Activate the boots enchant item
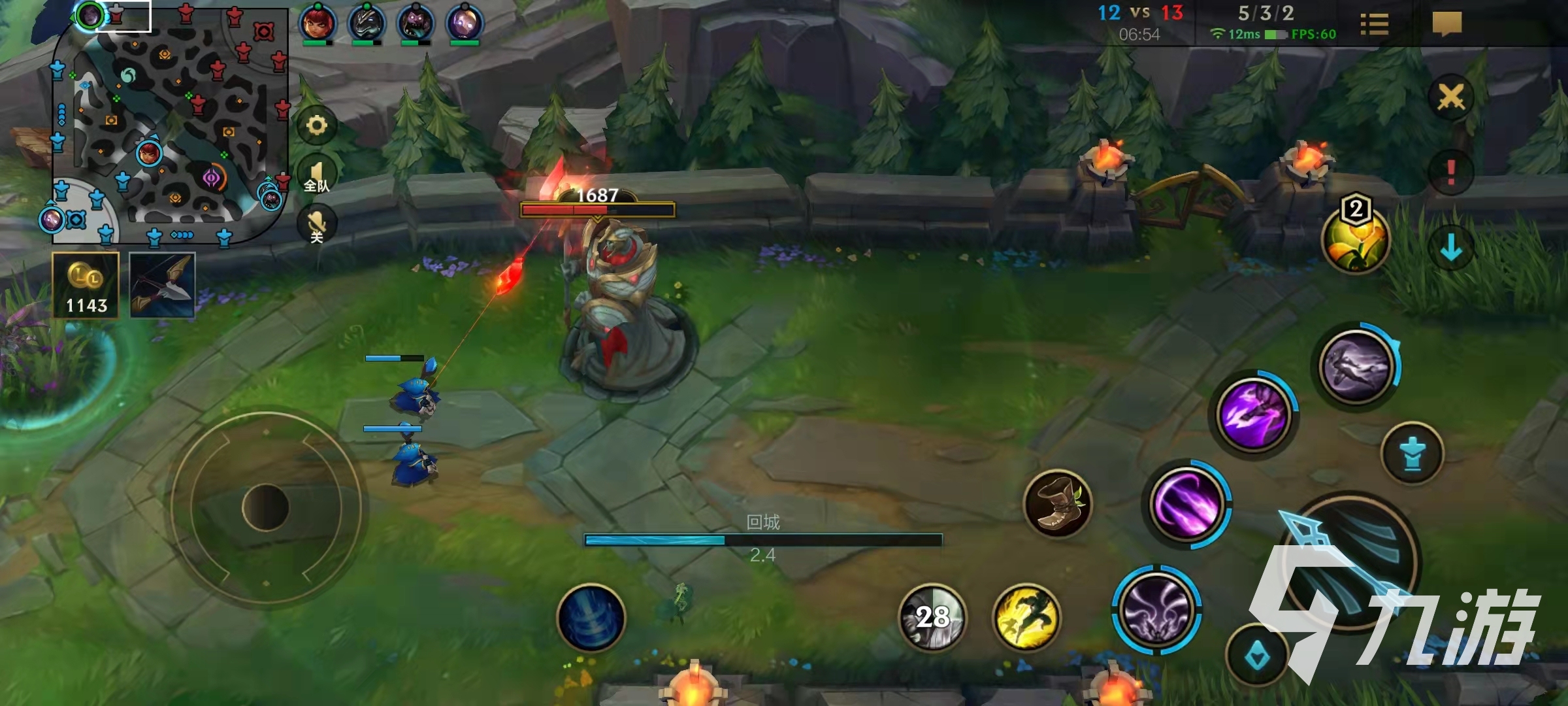The width and height of the screenshot is (1568, 706). tap(1057, 504)
